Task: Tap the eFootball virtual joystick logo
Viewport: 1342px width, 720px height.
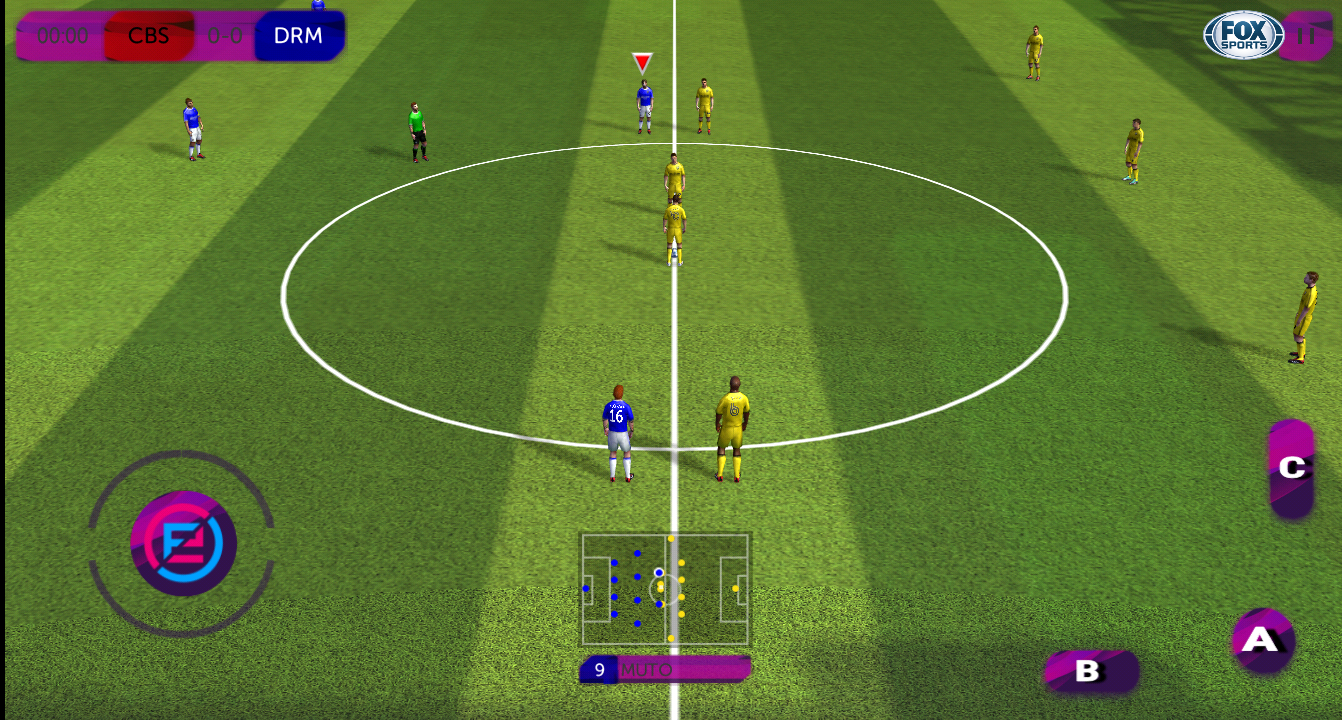Action: [x=183, y=543]
